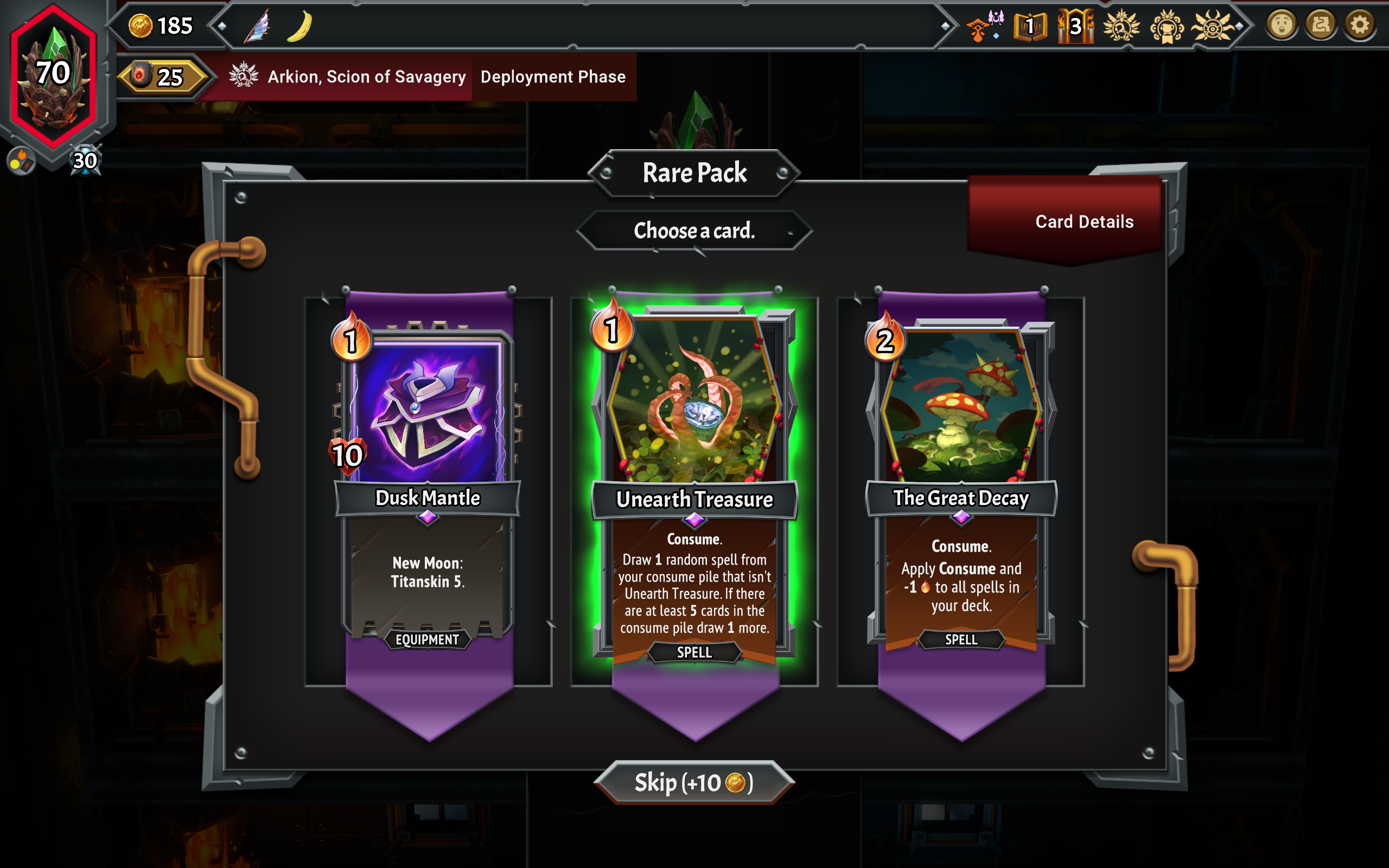Screen dimensions: 1389x868
Task: Click the surprised face emote button
Action: (x=1282, y=25)
